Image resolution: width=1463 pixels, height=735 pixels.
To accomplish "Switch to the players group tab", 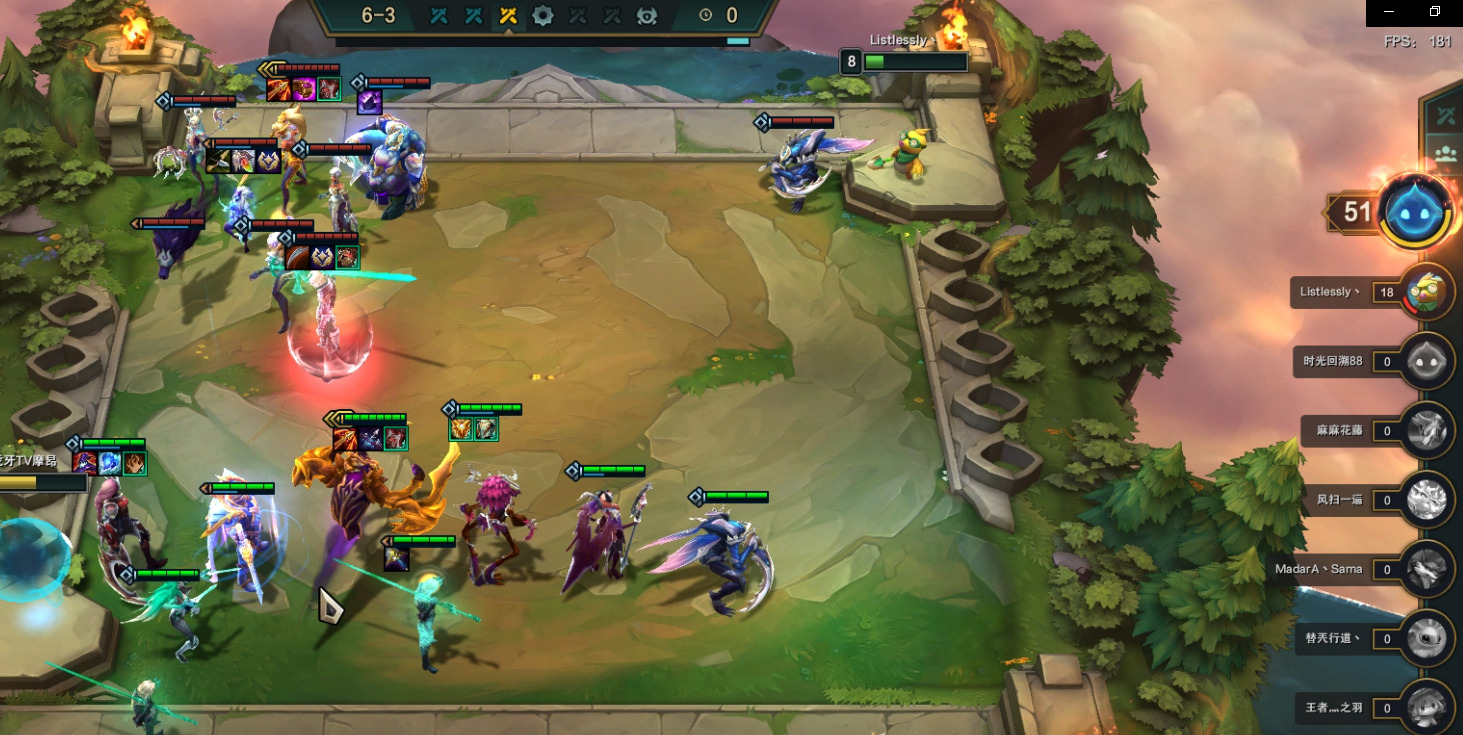I will tap(1445, 155).
